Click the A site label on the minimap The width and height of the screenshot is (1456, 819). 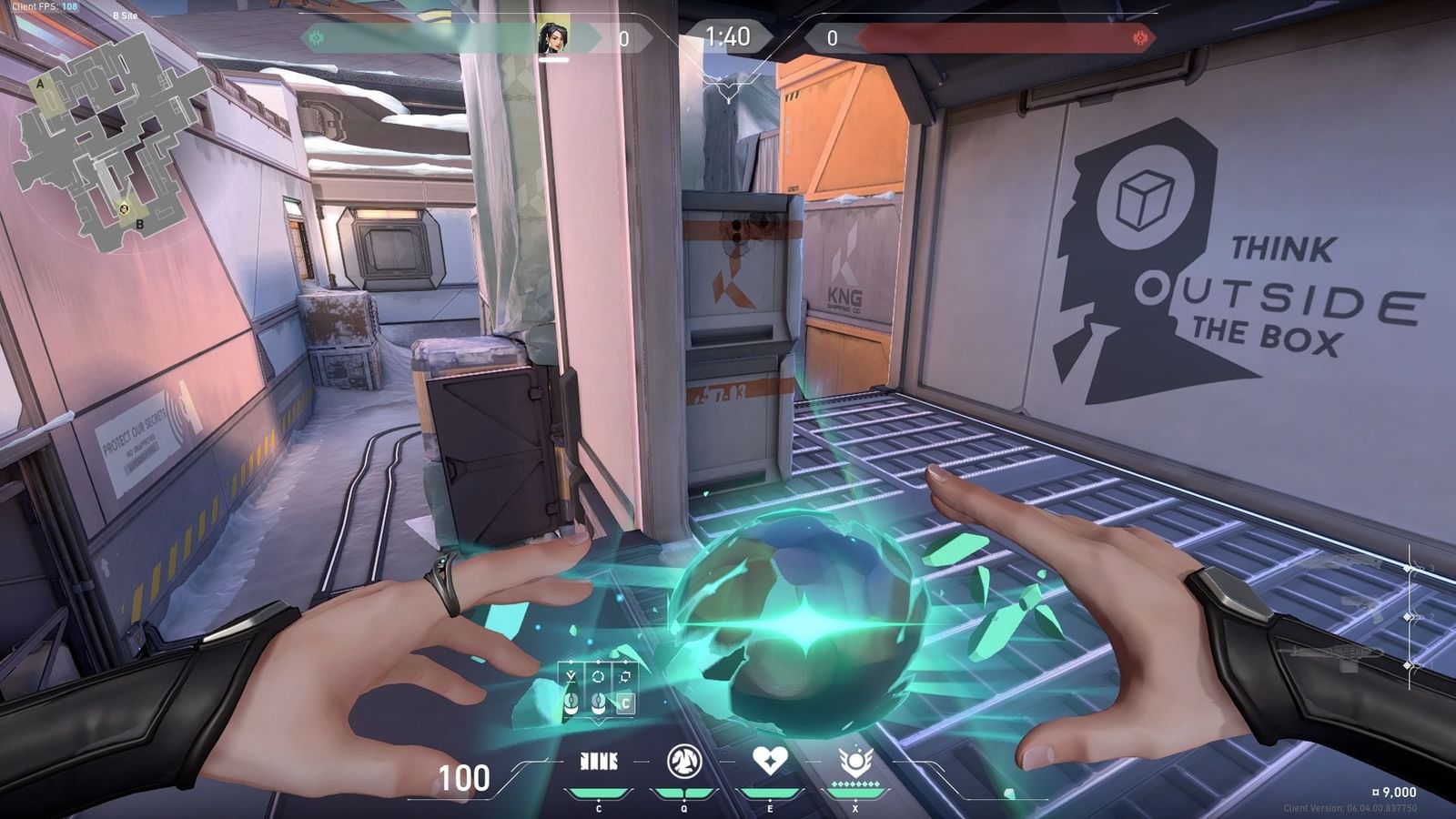point(41,82)
